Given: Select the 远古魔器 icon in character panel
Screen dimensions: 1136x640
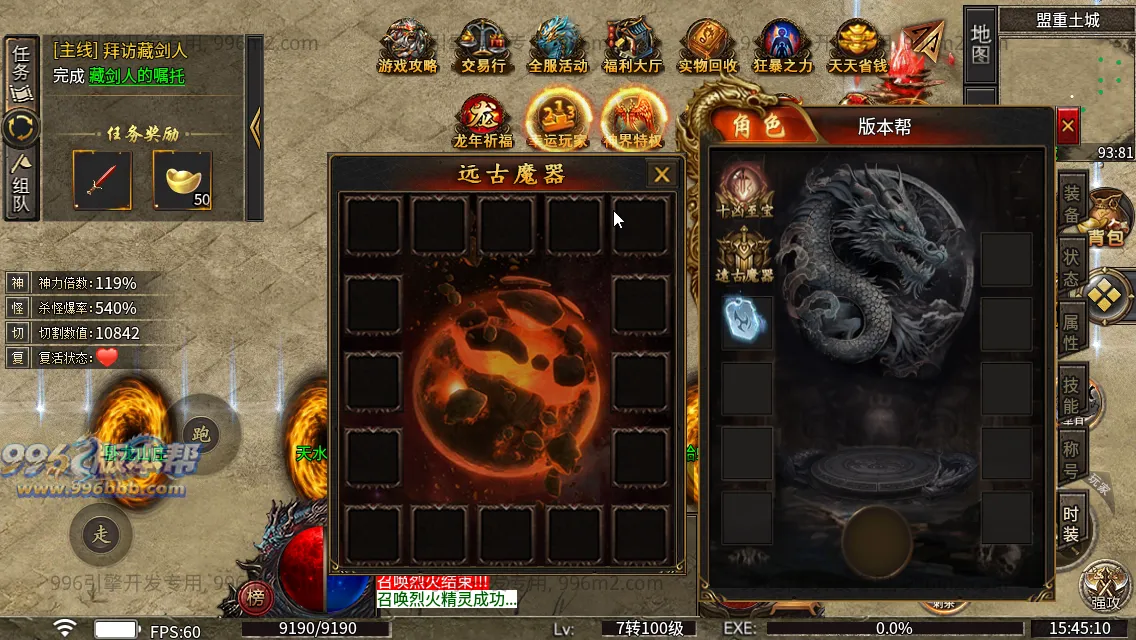Looking at the screenshot, I should (x=744, y=254).
